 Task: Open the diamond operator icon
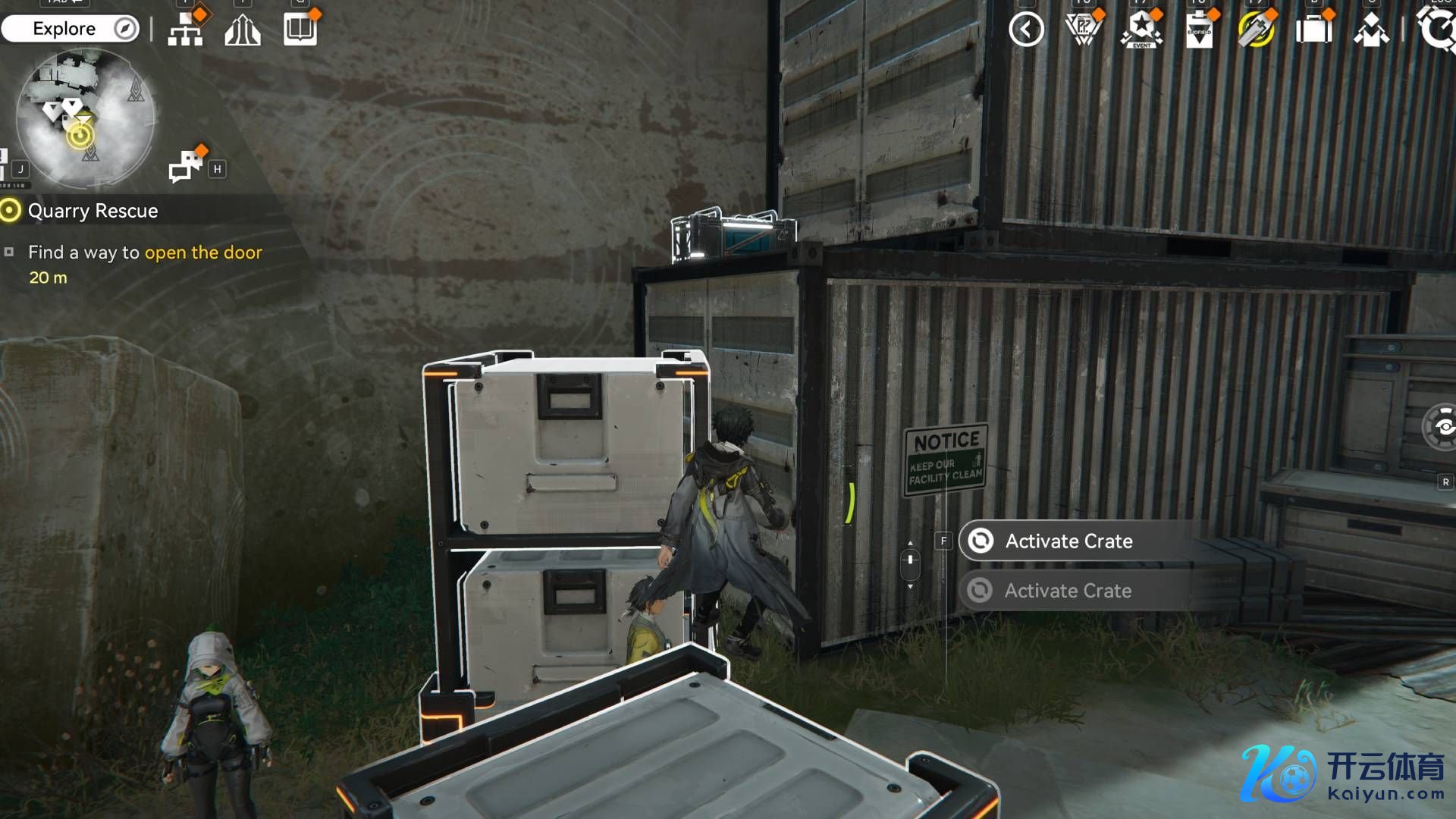tap(1371, 30)
